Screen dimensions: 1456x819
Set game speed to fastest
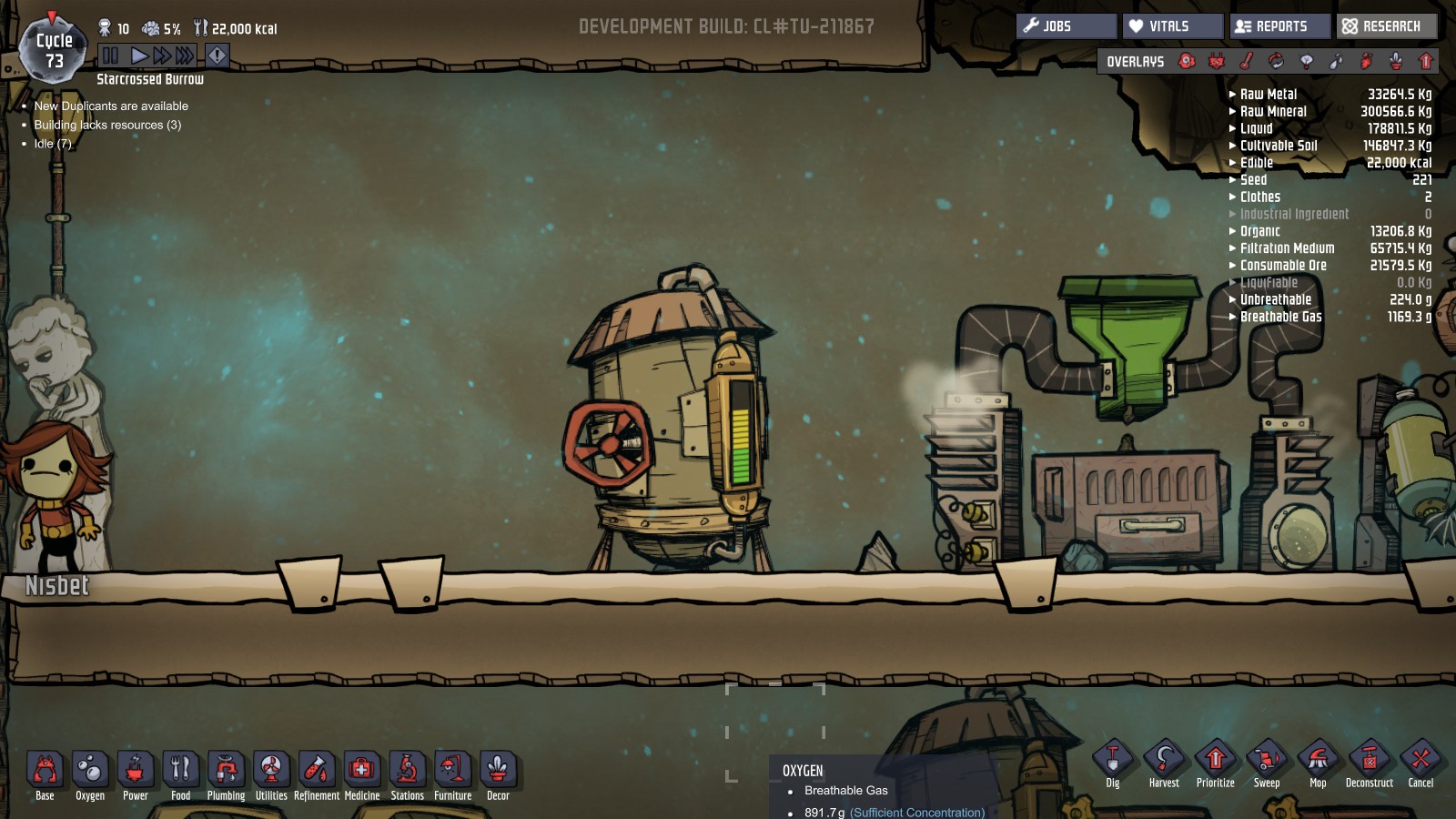point(185,56)
